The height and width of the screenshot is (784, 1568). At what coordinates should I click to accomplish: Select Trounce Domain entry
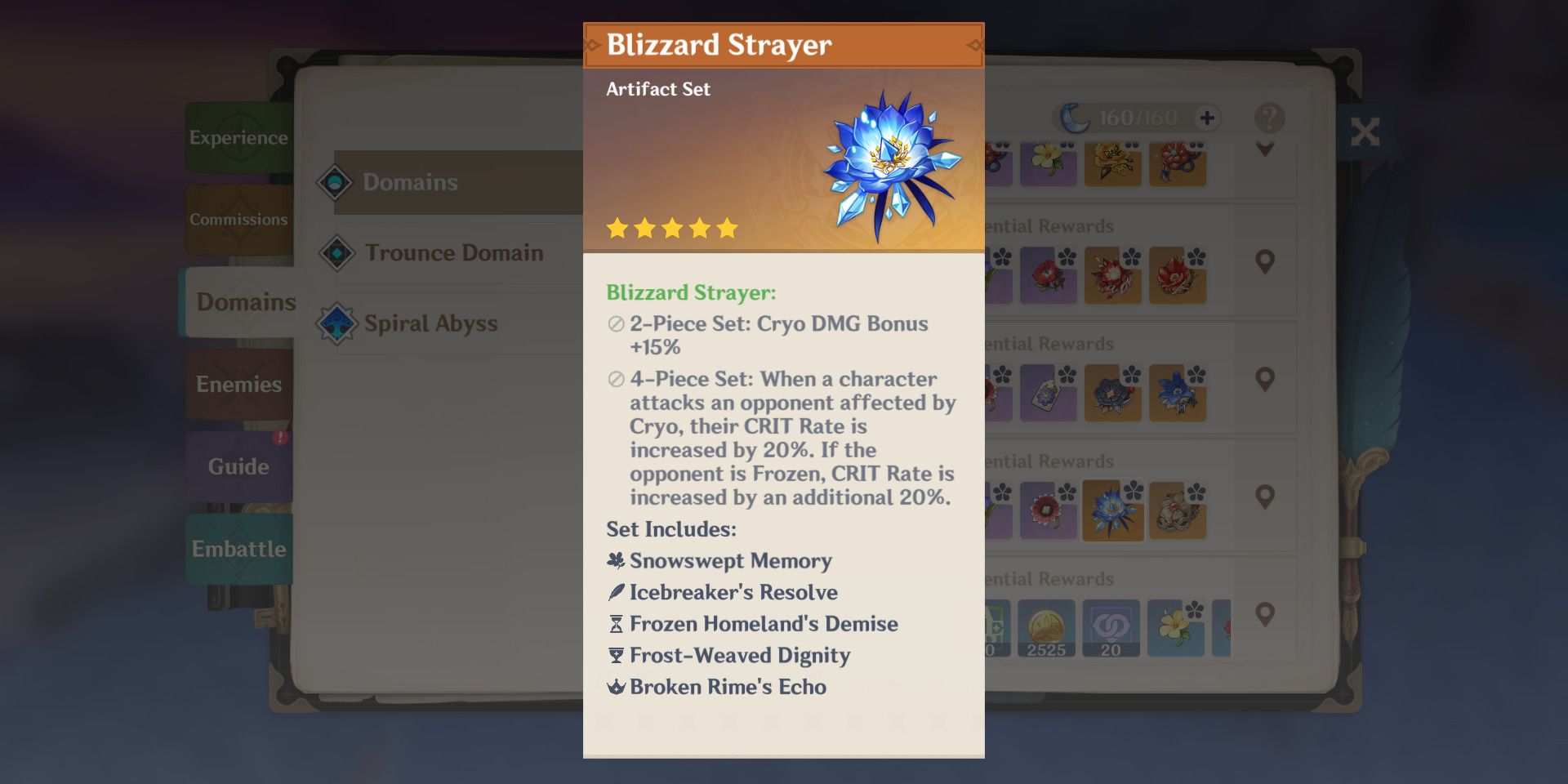[x=453, y=253]
